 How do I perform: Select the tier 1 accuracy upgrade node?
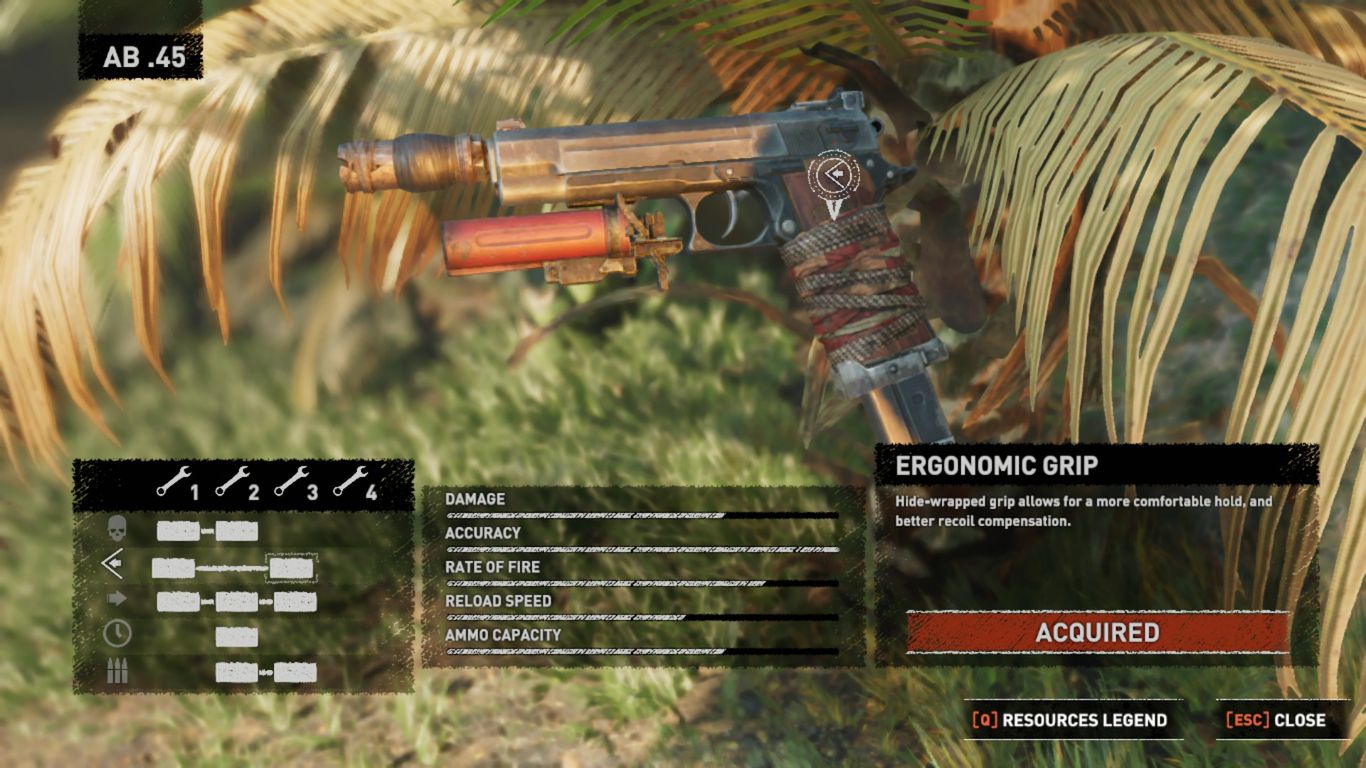(x=173, y=568)
